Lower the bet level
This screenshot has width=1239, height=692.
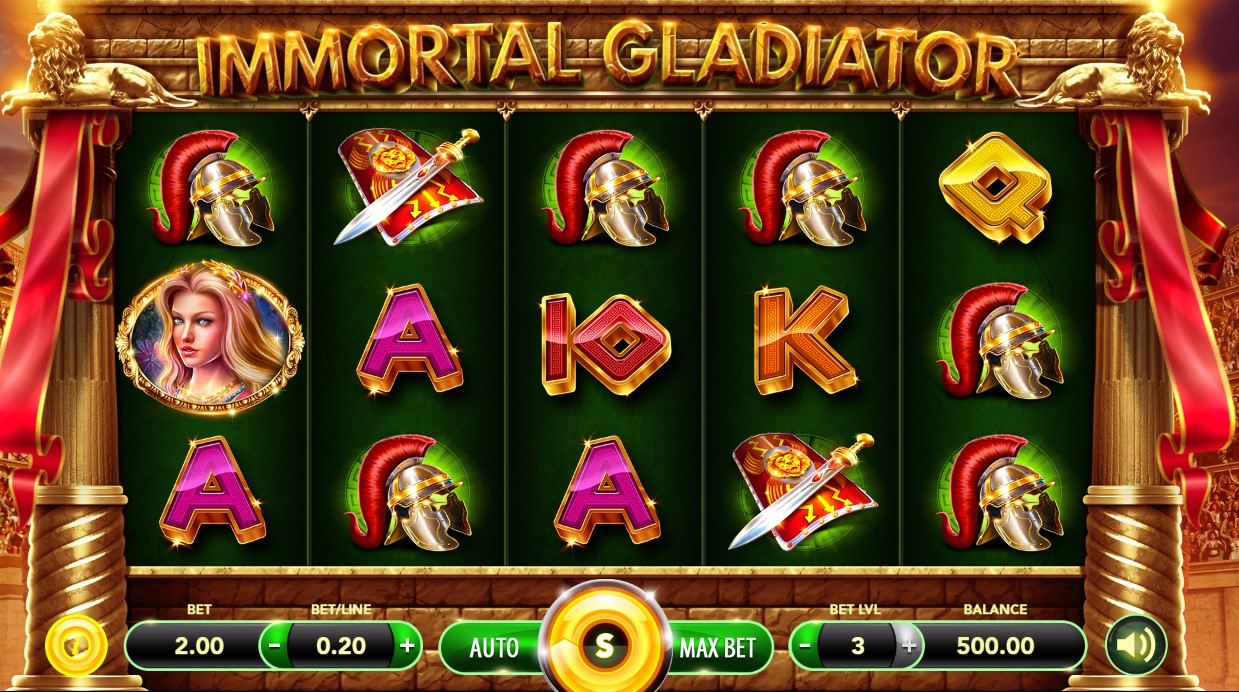pos(805,646)
